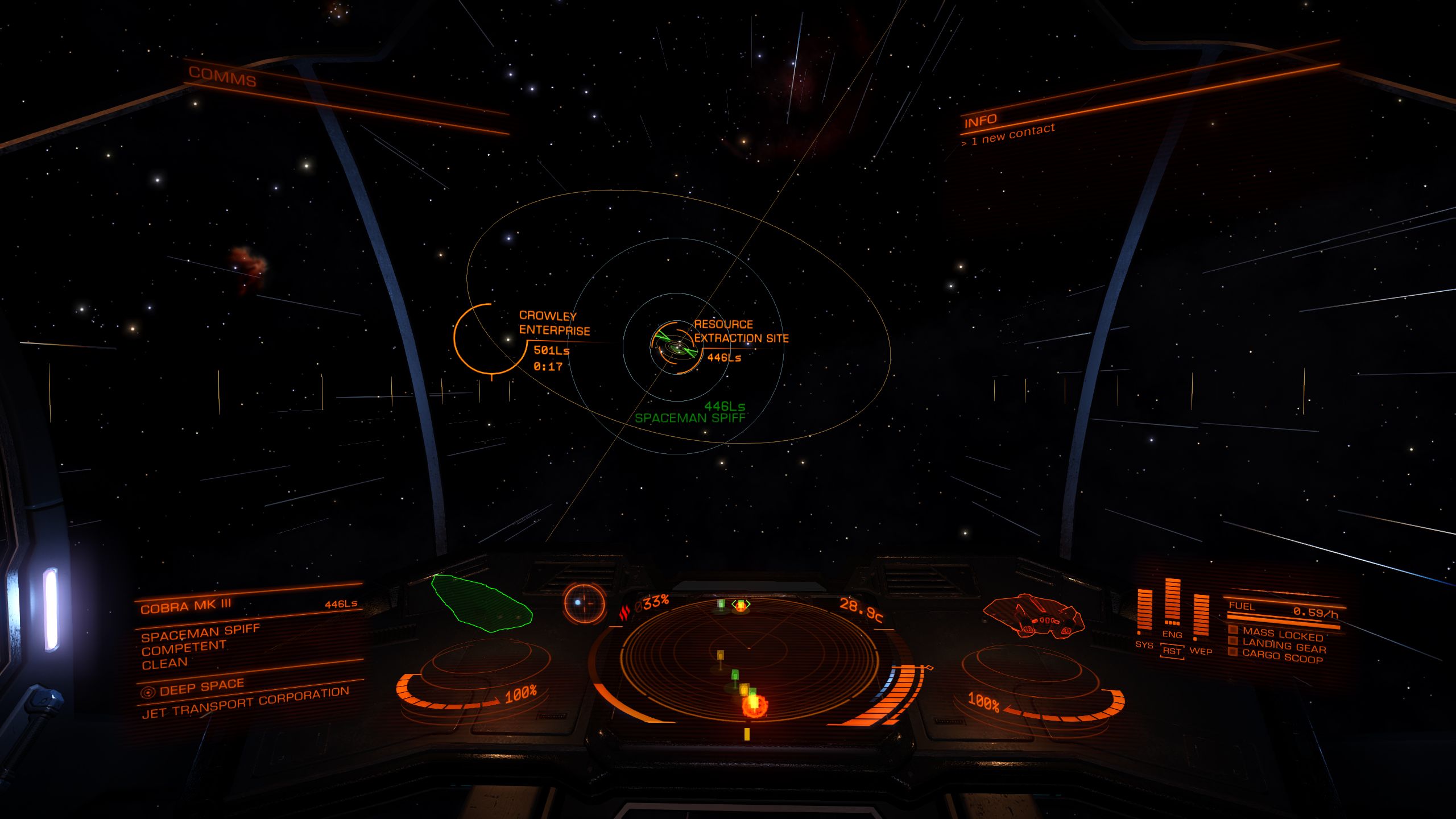The width and height of the screenshot is (1456, 819).
Task: Toggle the Landing Gear indicator
Action: coord(1283,647)
